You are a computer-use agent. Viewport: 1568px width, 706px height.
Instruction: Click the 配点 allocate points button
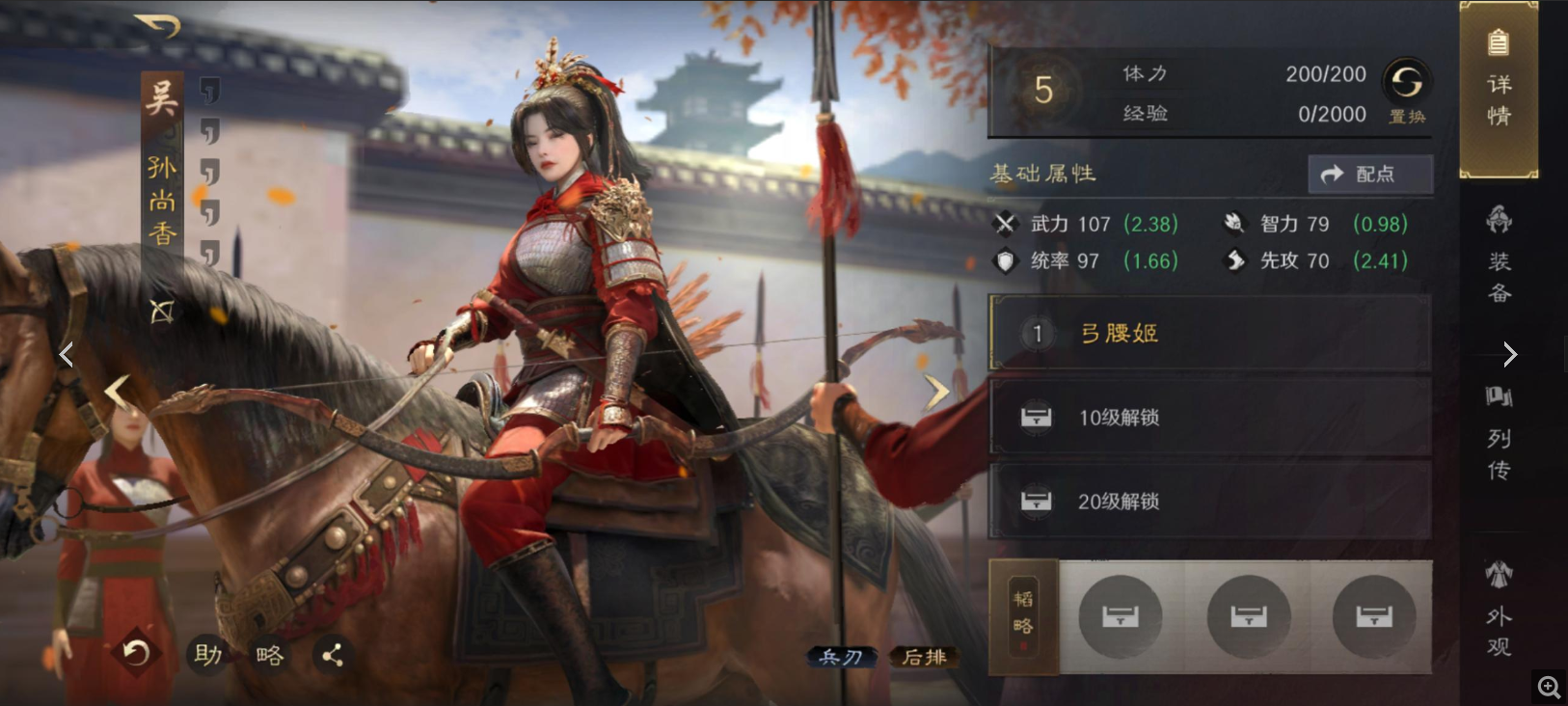[1369, 175]
